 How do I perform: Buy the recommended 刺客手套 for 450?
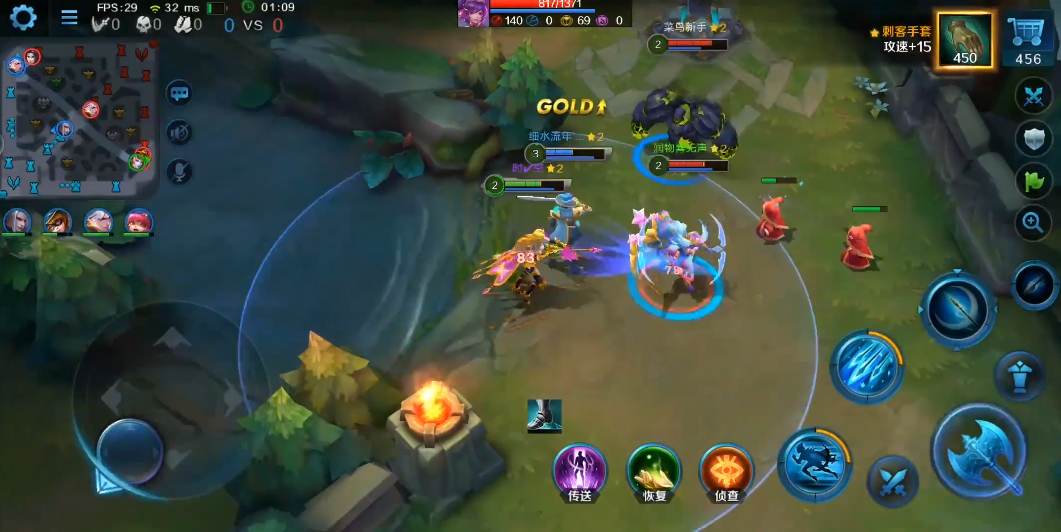965,41
